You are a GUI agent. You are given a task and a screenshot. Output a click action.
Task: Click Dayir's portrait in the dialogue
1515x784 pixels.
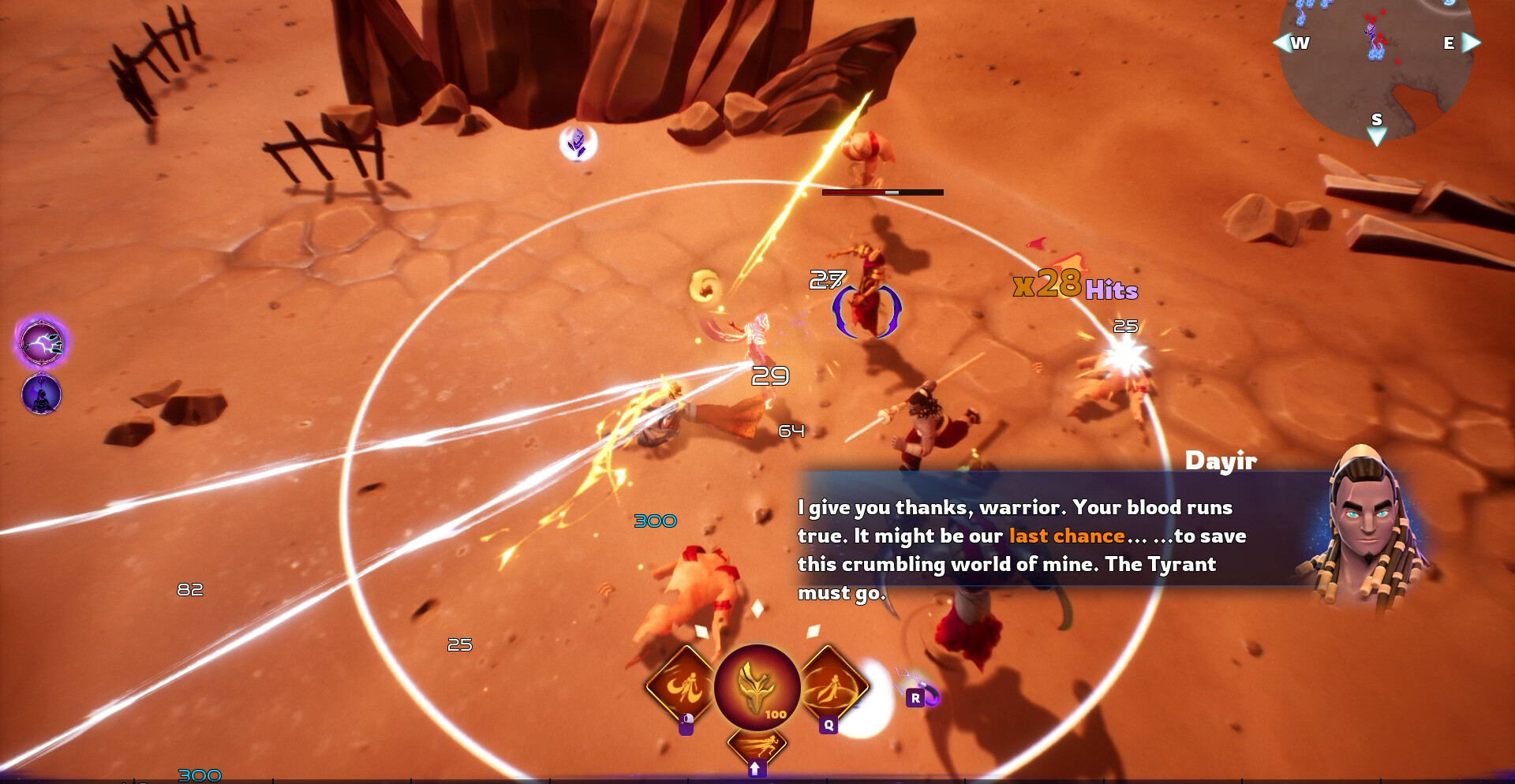coord(1365,528)
